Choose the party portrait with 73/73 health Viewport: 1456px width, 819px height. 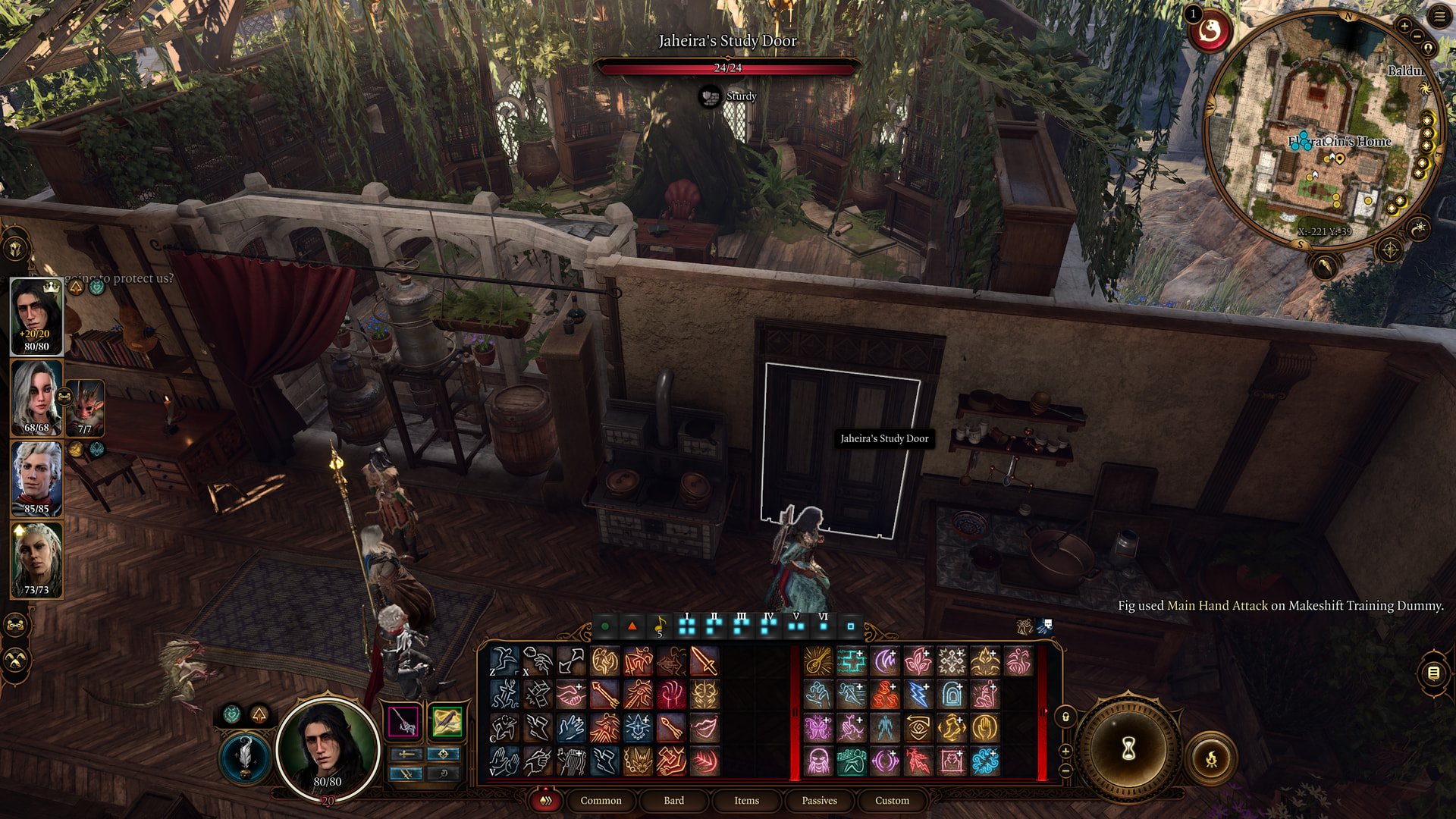click(x=36, y=560)
